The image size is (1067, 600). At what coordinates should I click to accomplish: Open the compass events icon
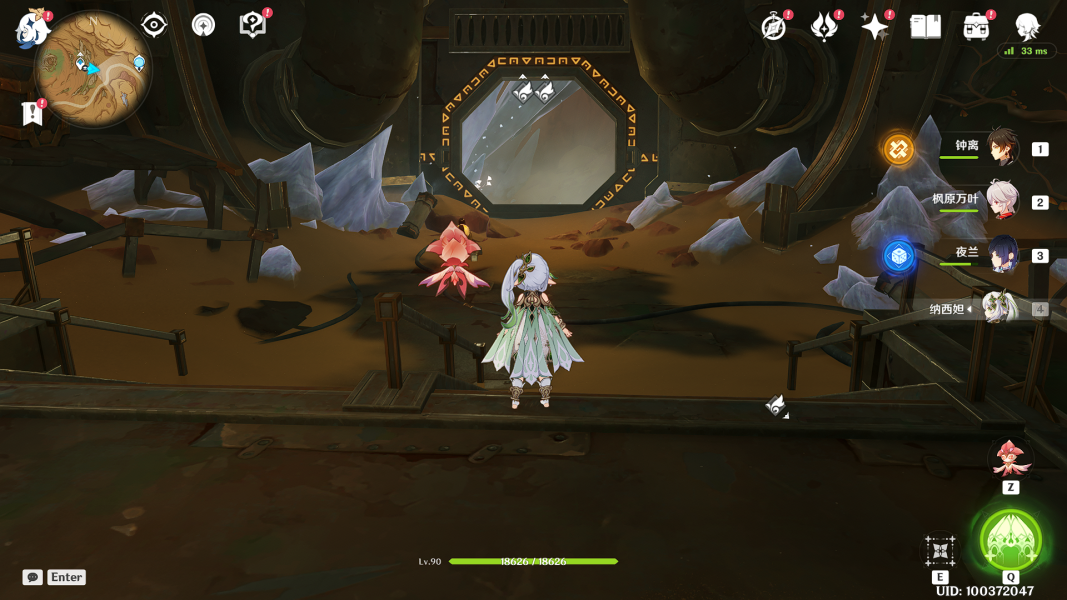point(773,27)
